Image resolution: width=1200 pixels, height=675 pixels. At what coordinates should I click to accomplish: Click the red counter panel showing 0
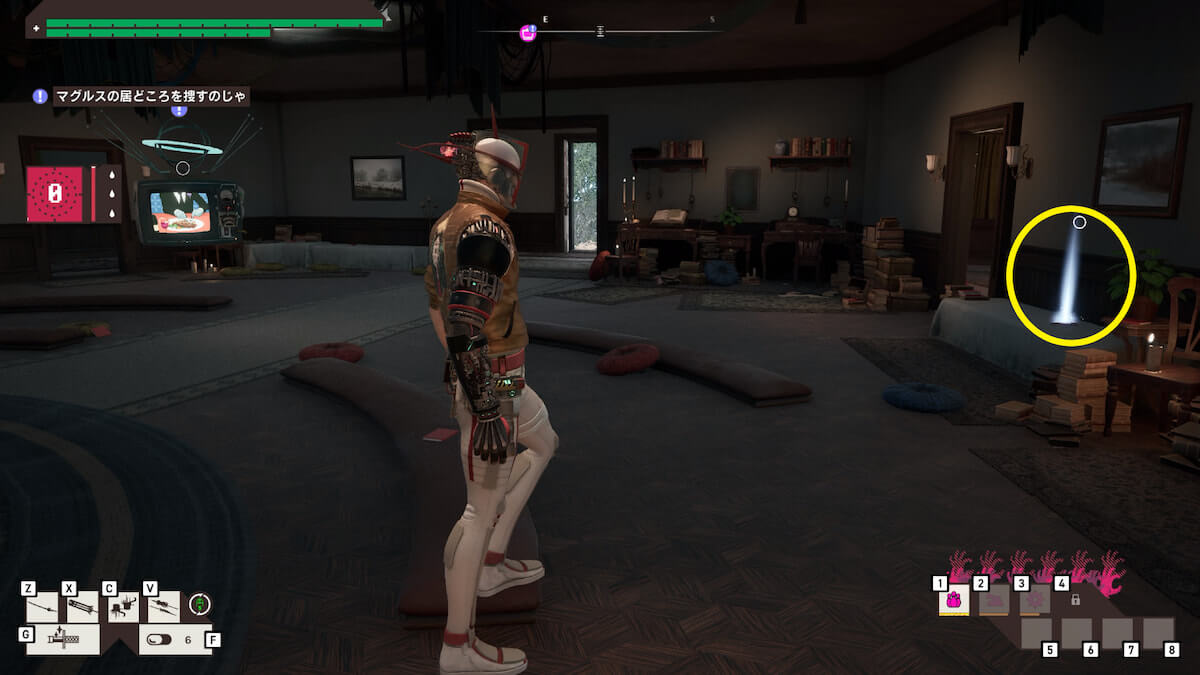tap(55, 194)
